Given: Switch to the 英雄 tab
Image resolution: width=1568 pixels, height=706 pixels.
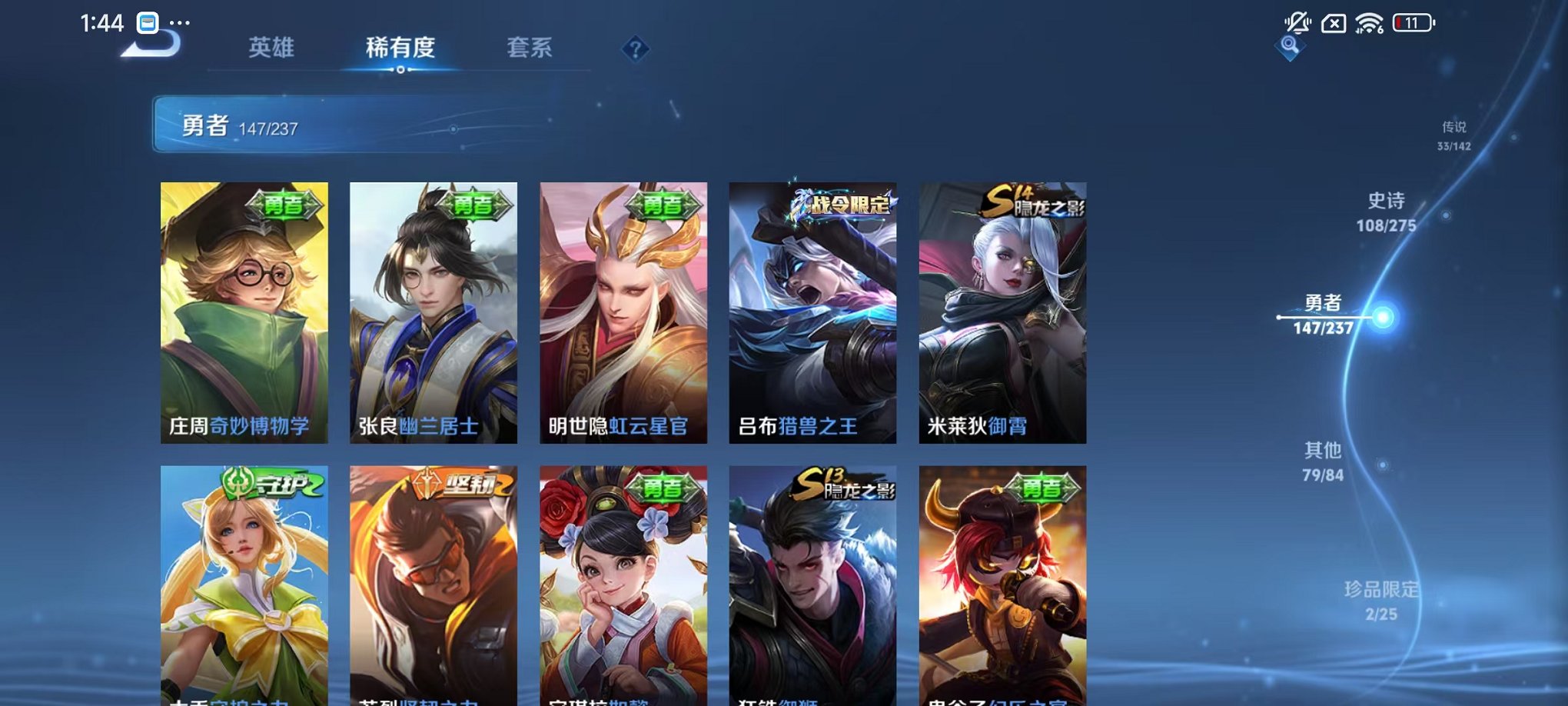Looking at the screenshot, I should (x=269, y=48).
